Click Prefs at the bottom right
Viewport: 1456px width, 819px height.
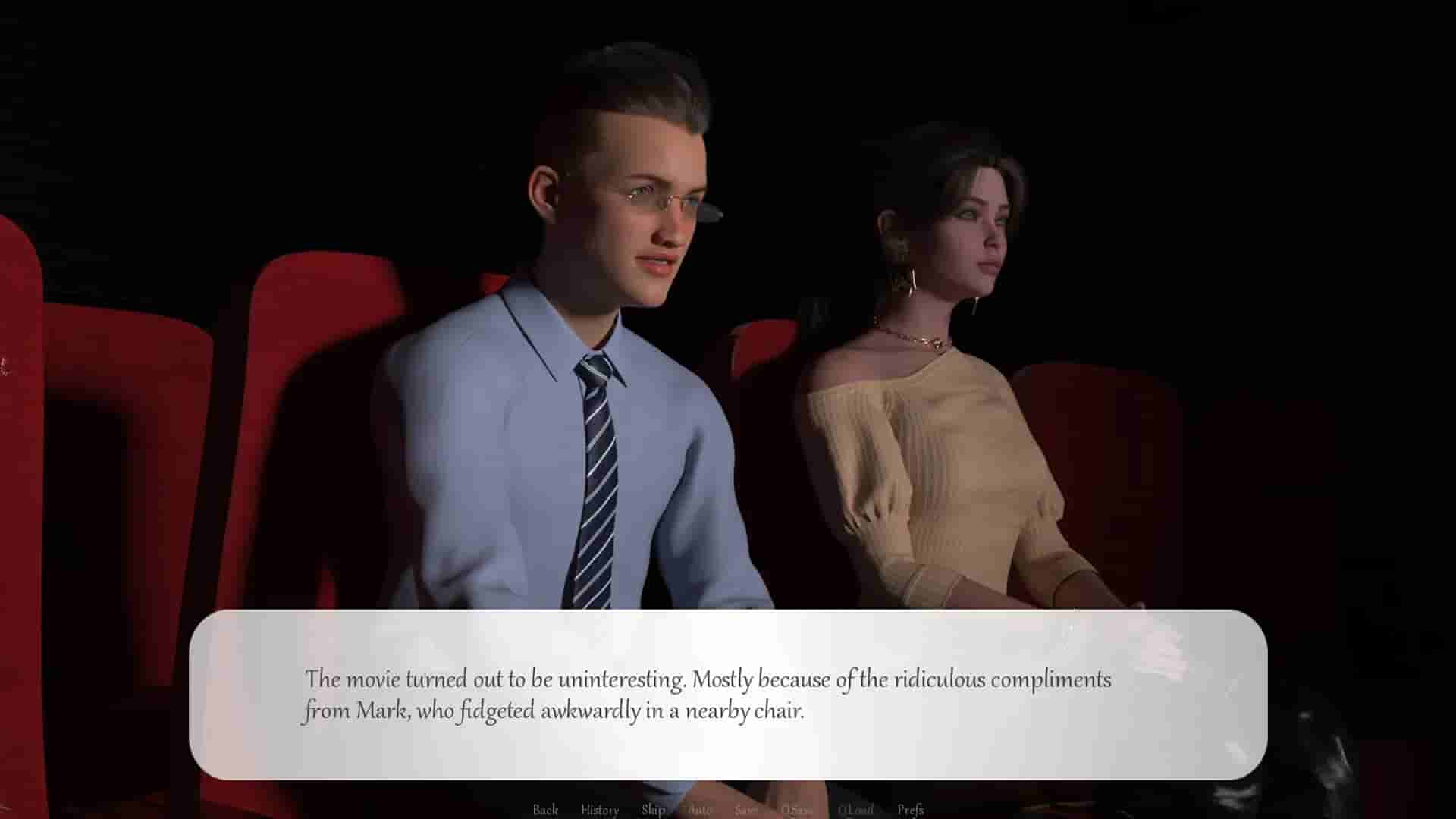(x=910, y=809)
